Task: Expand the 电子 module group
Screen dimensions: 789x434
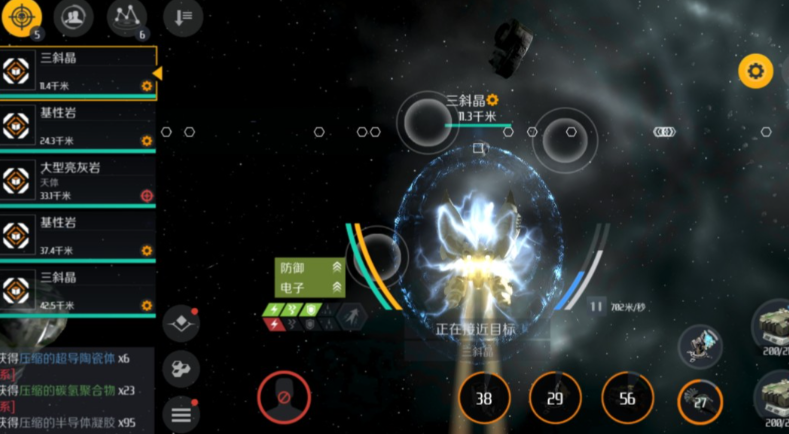Action: point(311,288)
